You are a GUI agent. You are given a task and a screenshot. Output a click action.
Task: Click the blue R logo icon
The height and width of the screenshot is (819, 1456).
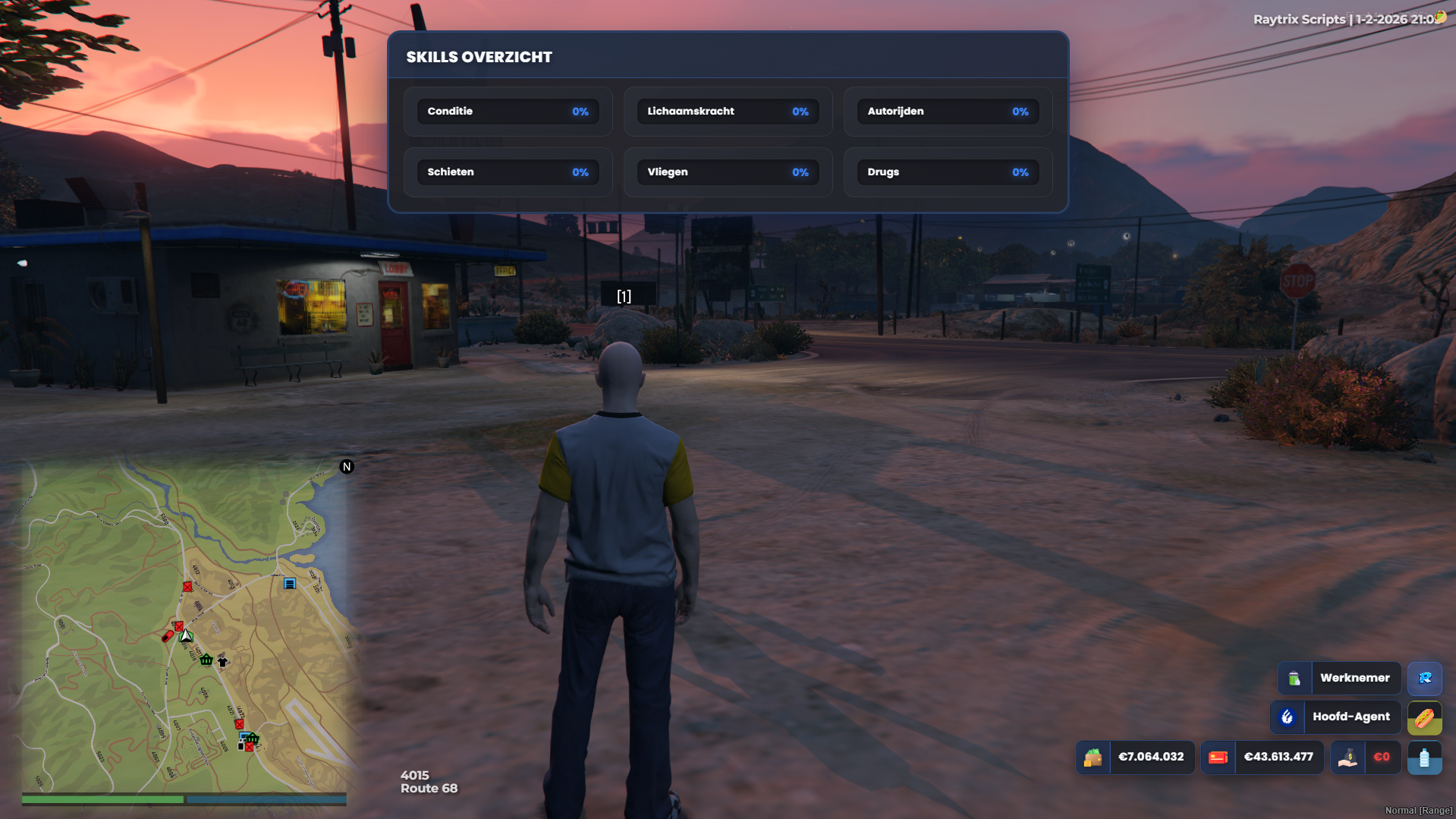(x=1424, y=678)
